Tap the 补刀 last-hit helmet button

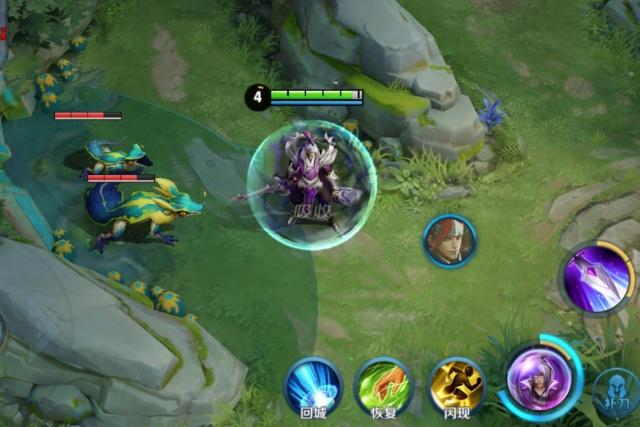616,395
